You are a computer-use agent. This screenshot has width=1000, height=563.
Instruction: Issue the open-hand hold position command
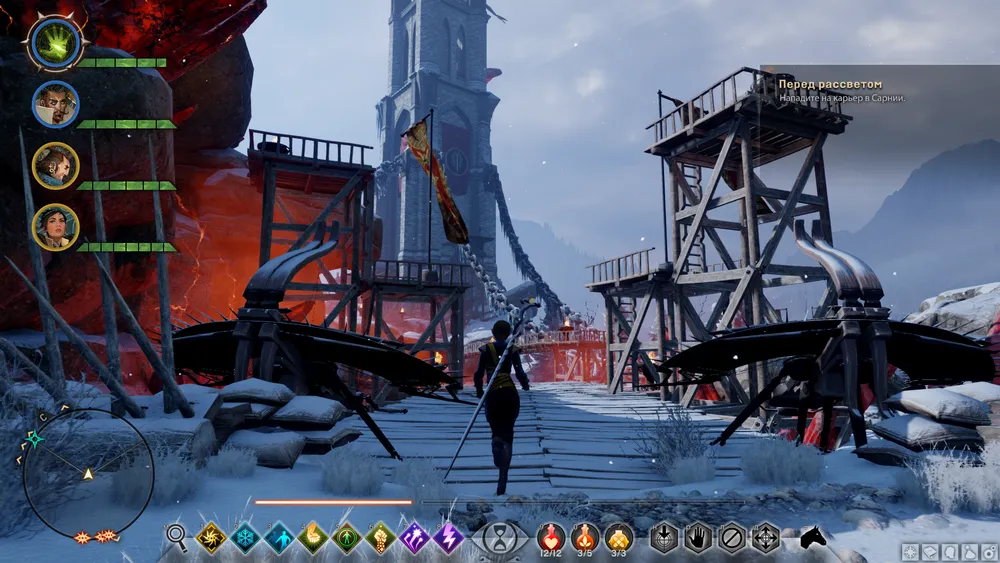click(x=698, y=538)
